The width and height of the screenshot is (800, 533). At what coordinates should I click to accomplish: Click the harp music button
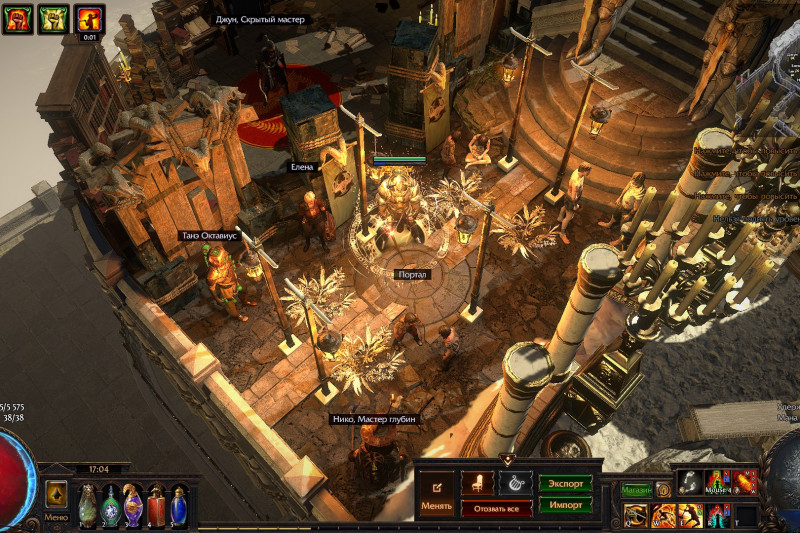click(515, 483)
